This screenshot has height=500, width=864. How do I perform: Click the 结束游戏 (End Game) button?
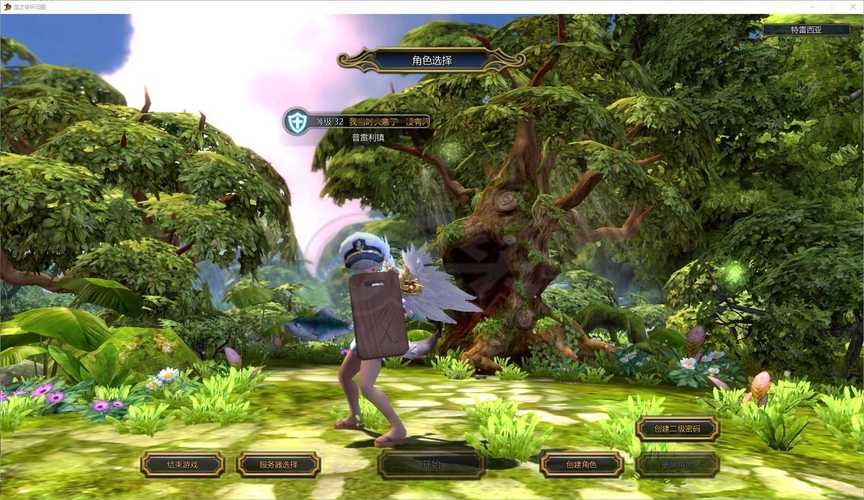click(182, 464)
